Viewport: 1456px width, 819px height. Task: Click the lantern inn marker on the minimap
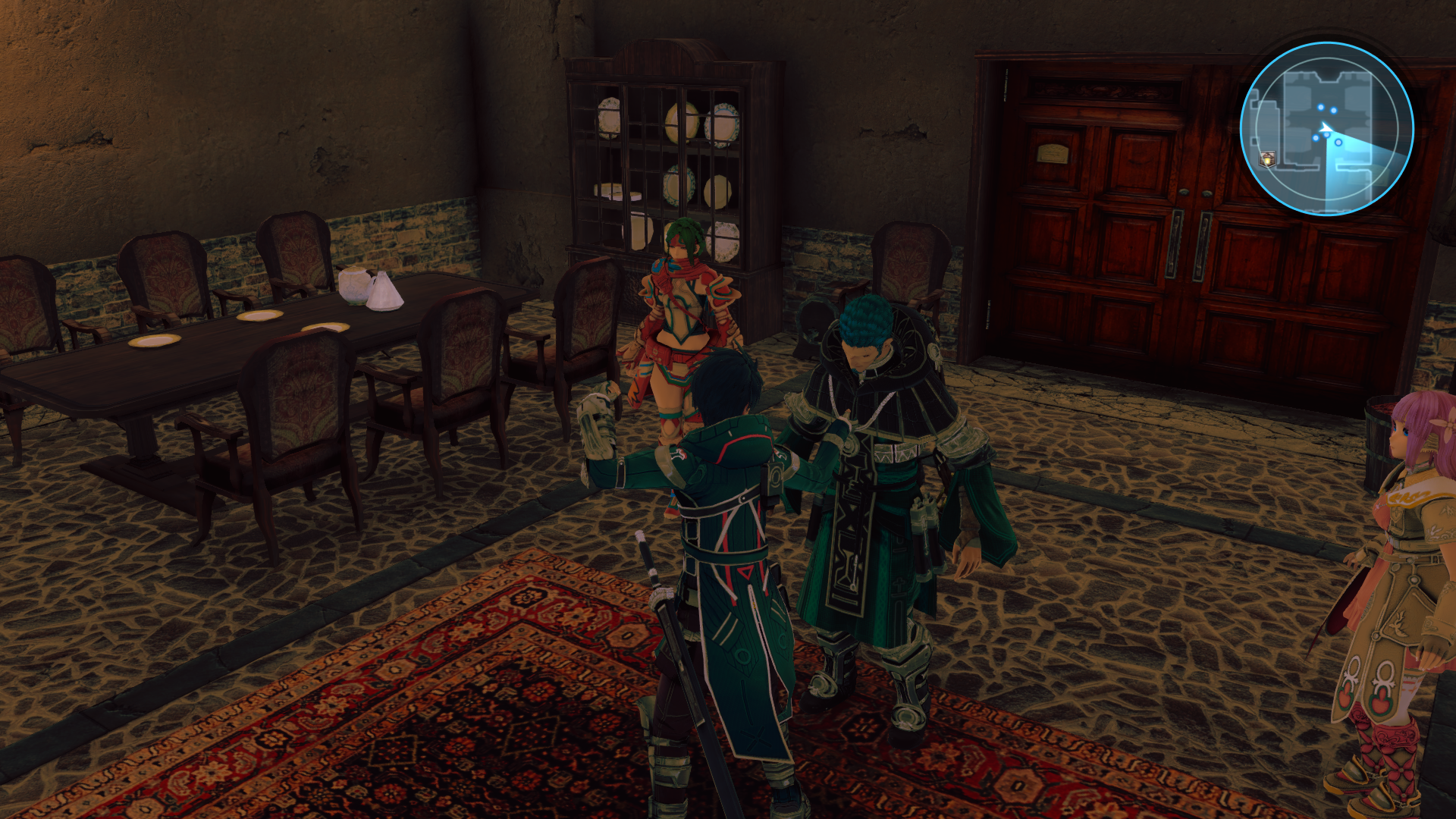1268,158
